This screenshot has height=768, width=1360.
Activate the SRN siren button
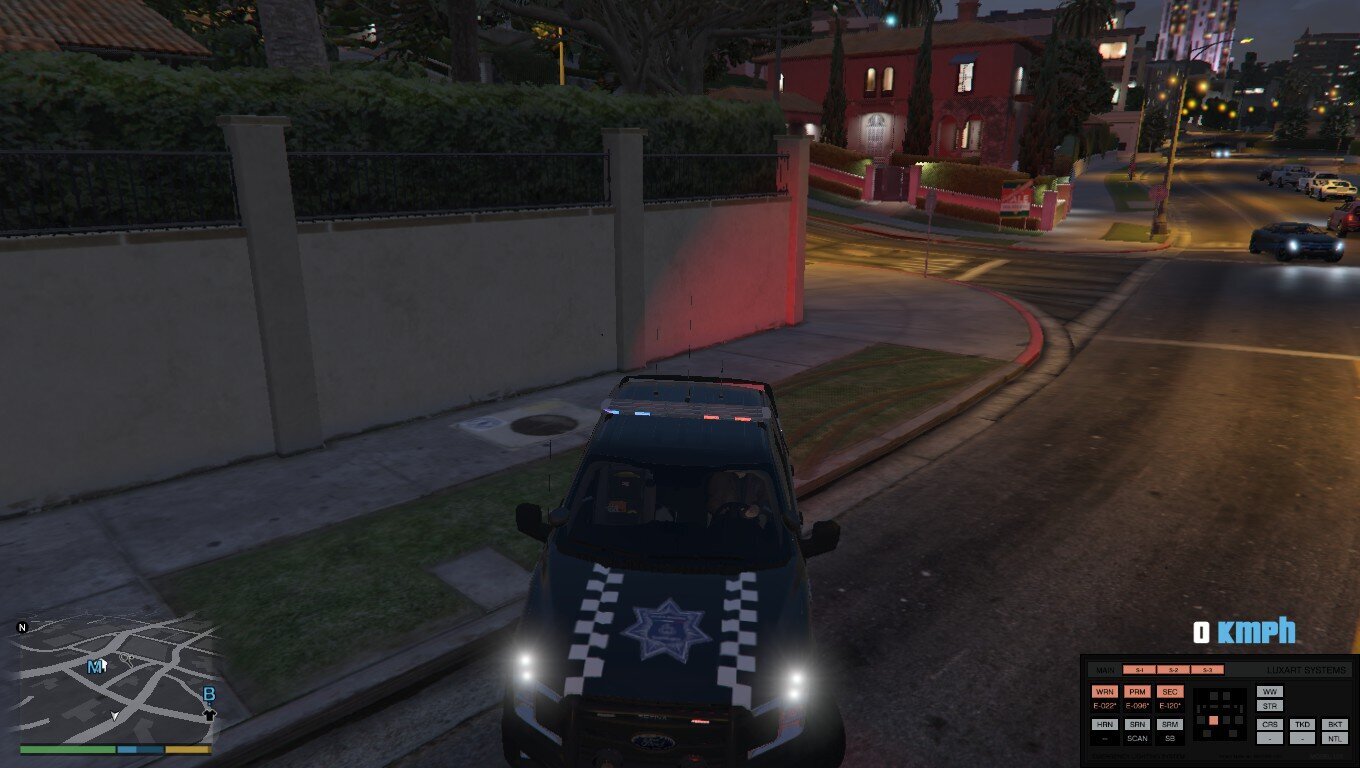pos(1138,725)
